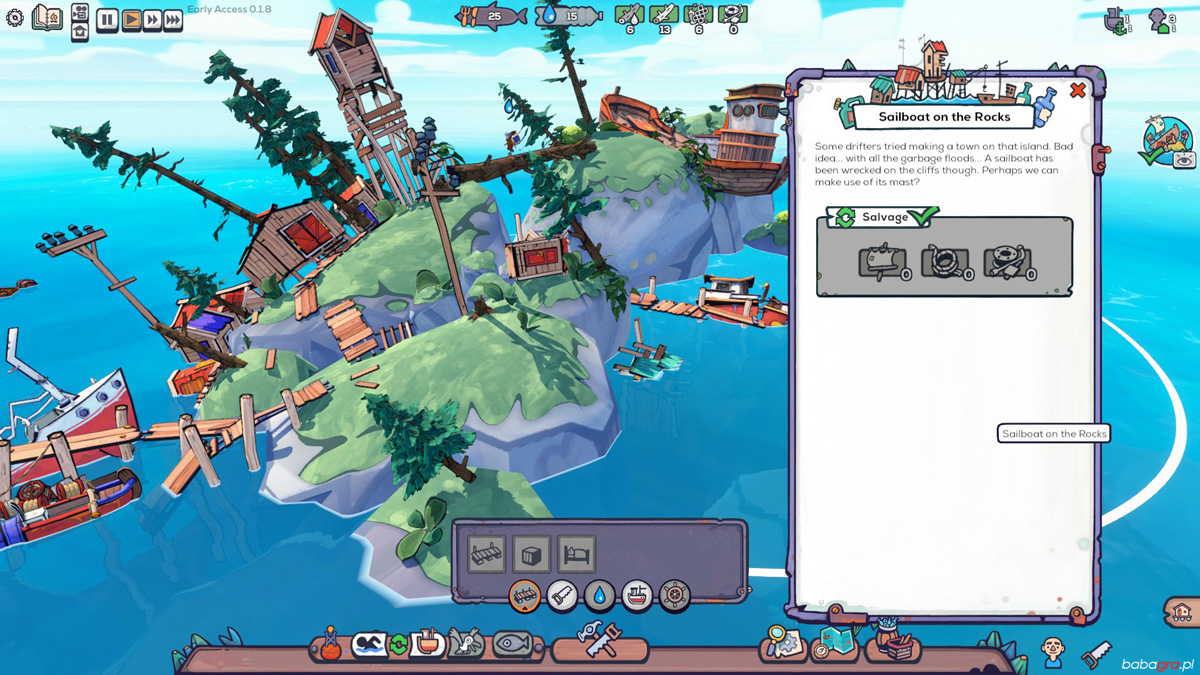The height and width of the screenshot is (675, 1200).
Task: Open the villager face menu
Action: [1052, 652]
